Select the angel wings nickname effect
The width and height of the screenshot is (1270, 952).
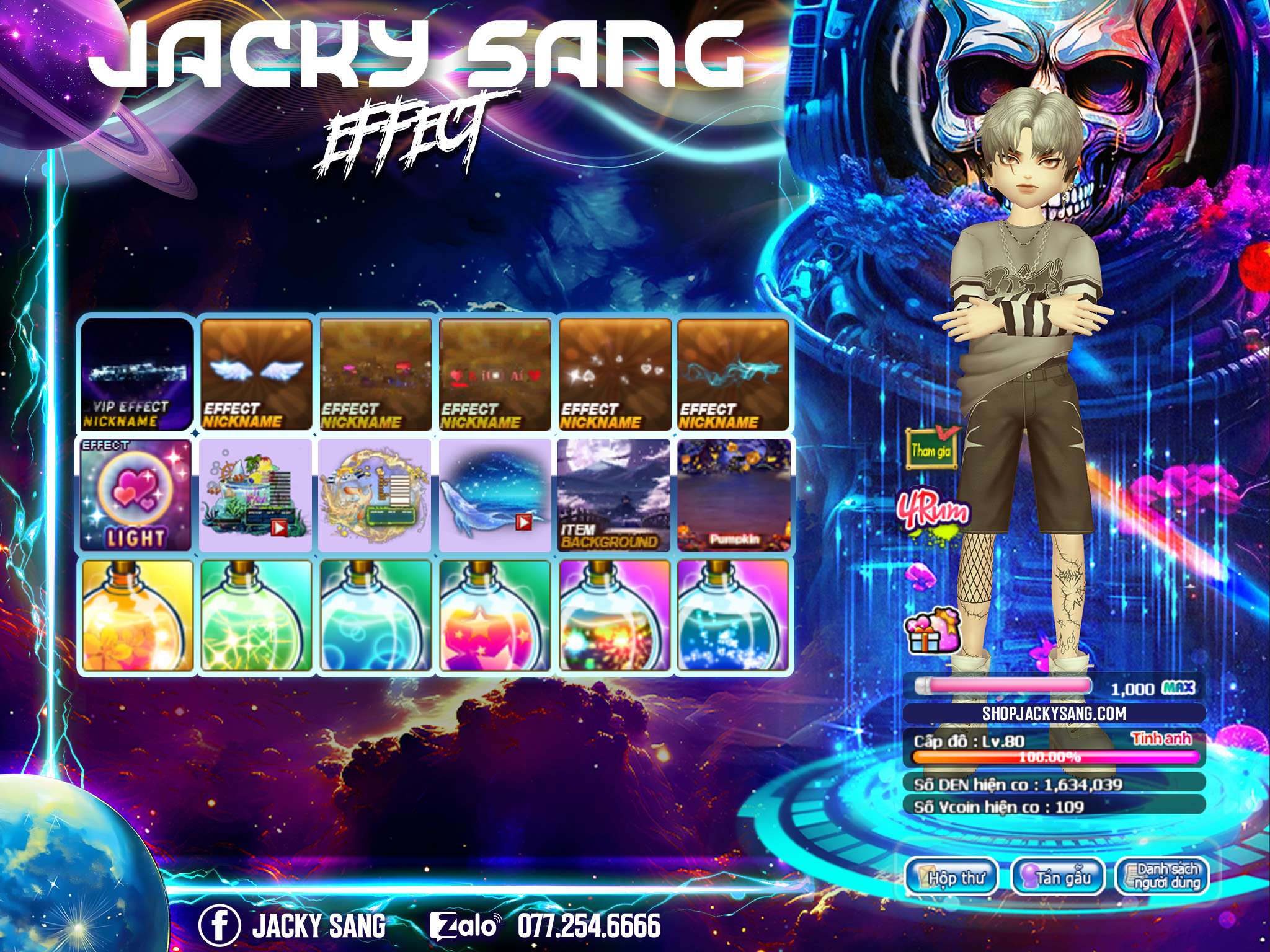[x=256, y=375]
